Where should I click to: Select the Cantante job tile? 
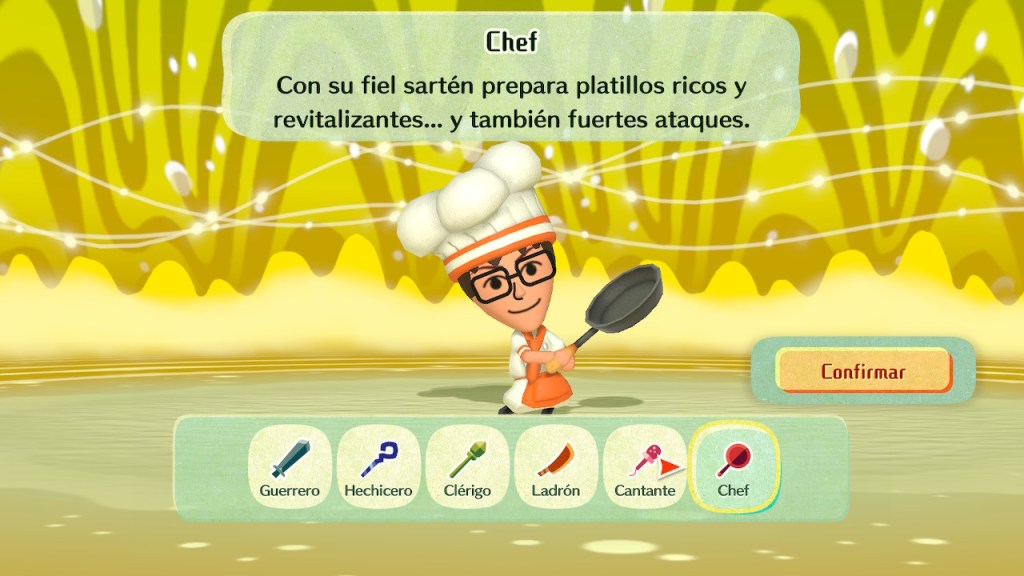(645, 467)
